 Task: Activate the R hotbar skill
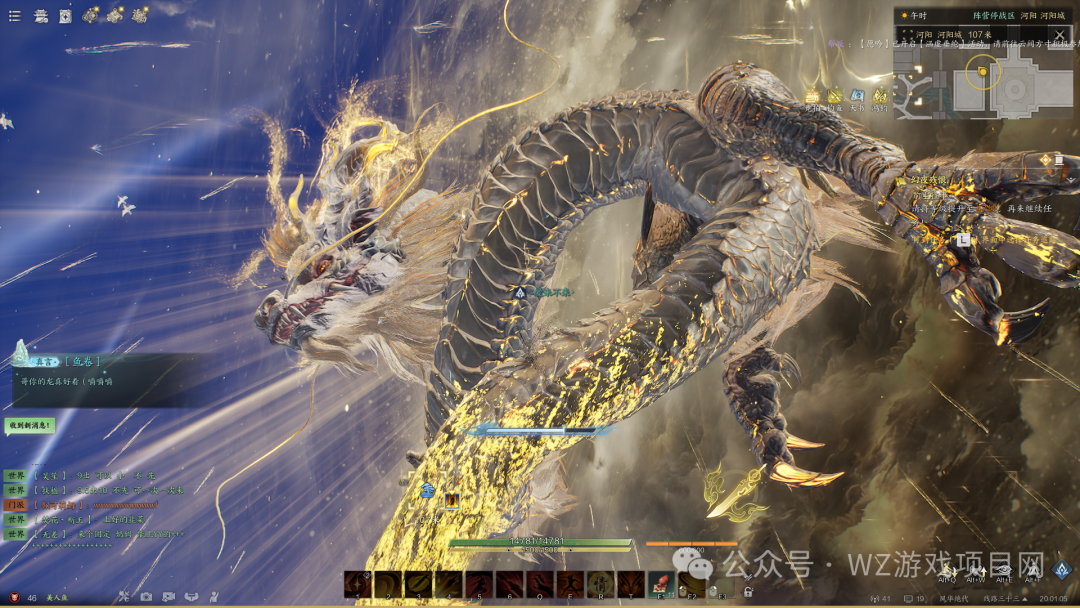(601, 584)
